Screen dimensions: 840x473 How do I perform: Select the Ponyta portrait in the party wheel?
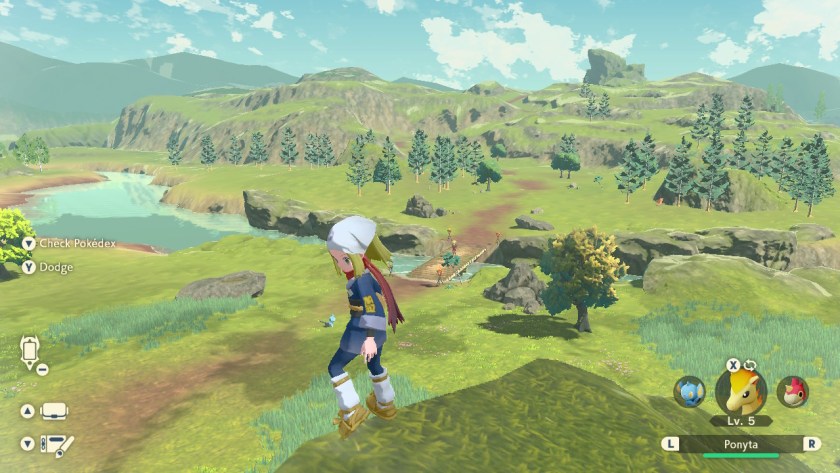pyautogui.click(x=741, y=392)
